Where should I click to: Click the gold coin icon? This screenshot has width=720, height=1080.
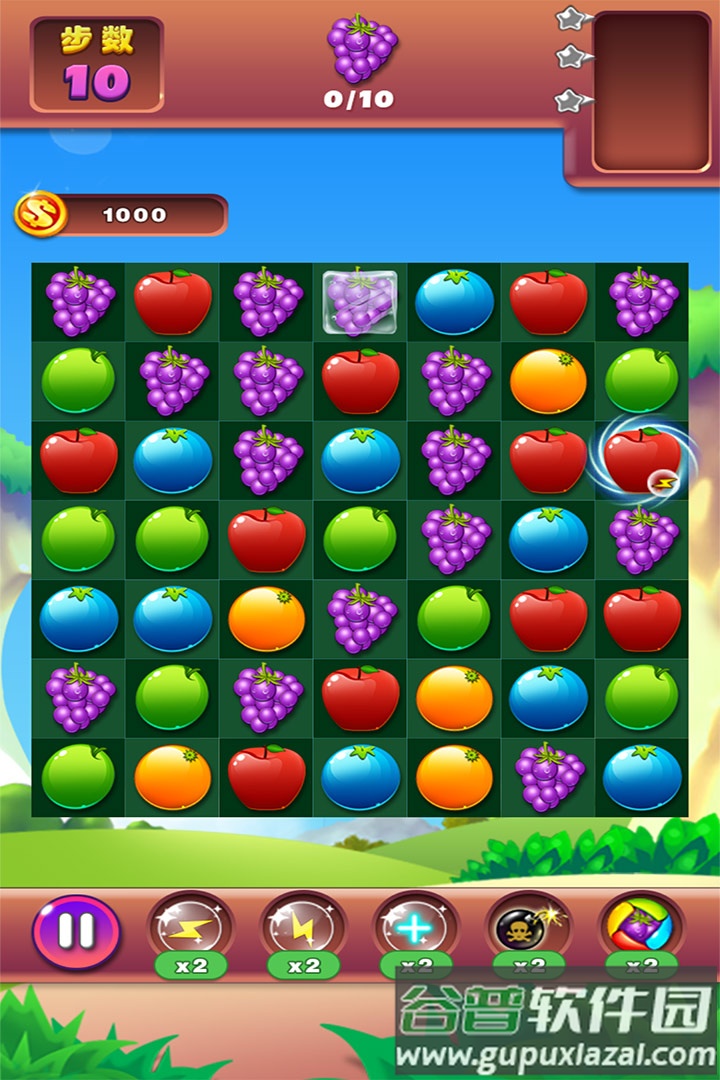pos(41,214)
